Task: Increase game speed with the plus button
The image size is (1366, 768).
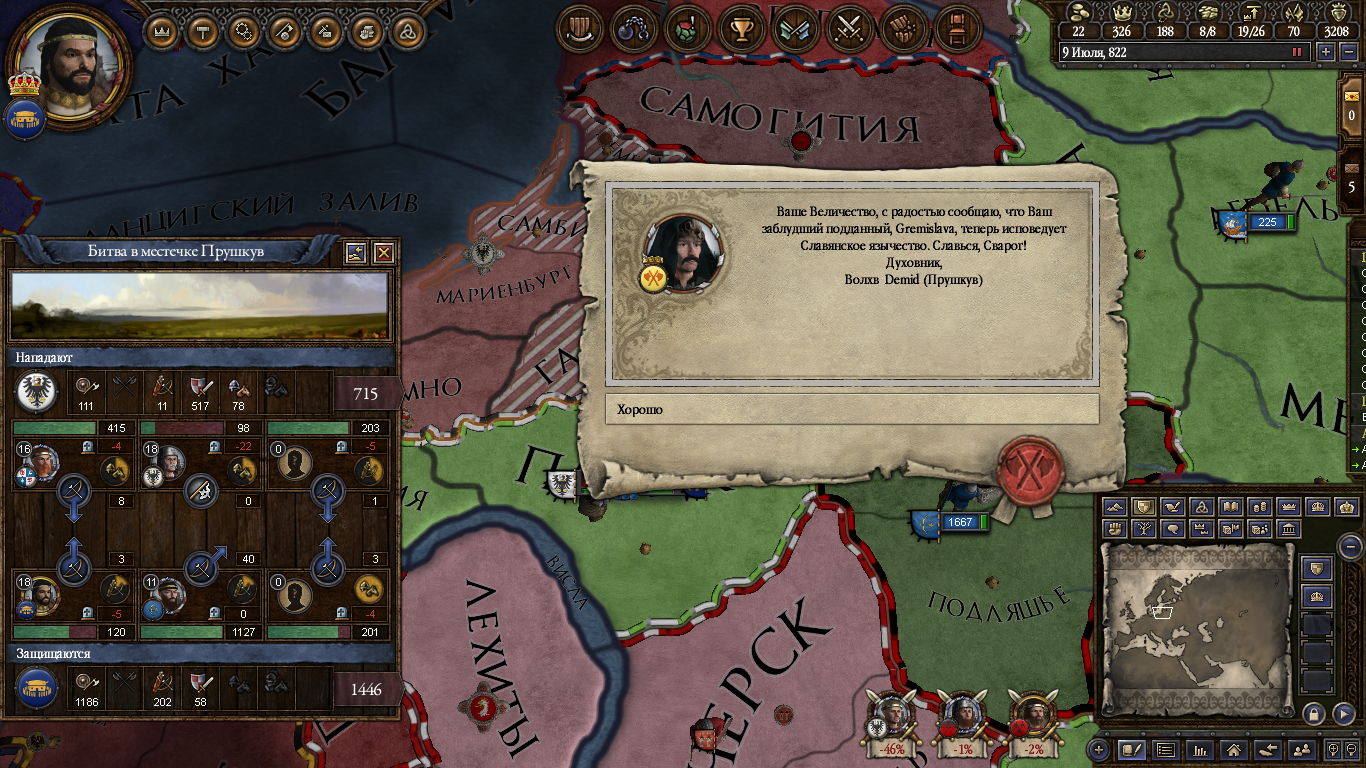Action: click(1326, 51)
